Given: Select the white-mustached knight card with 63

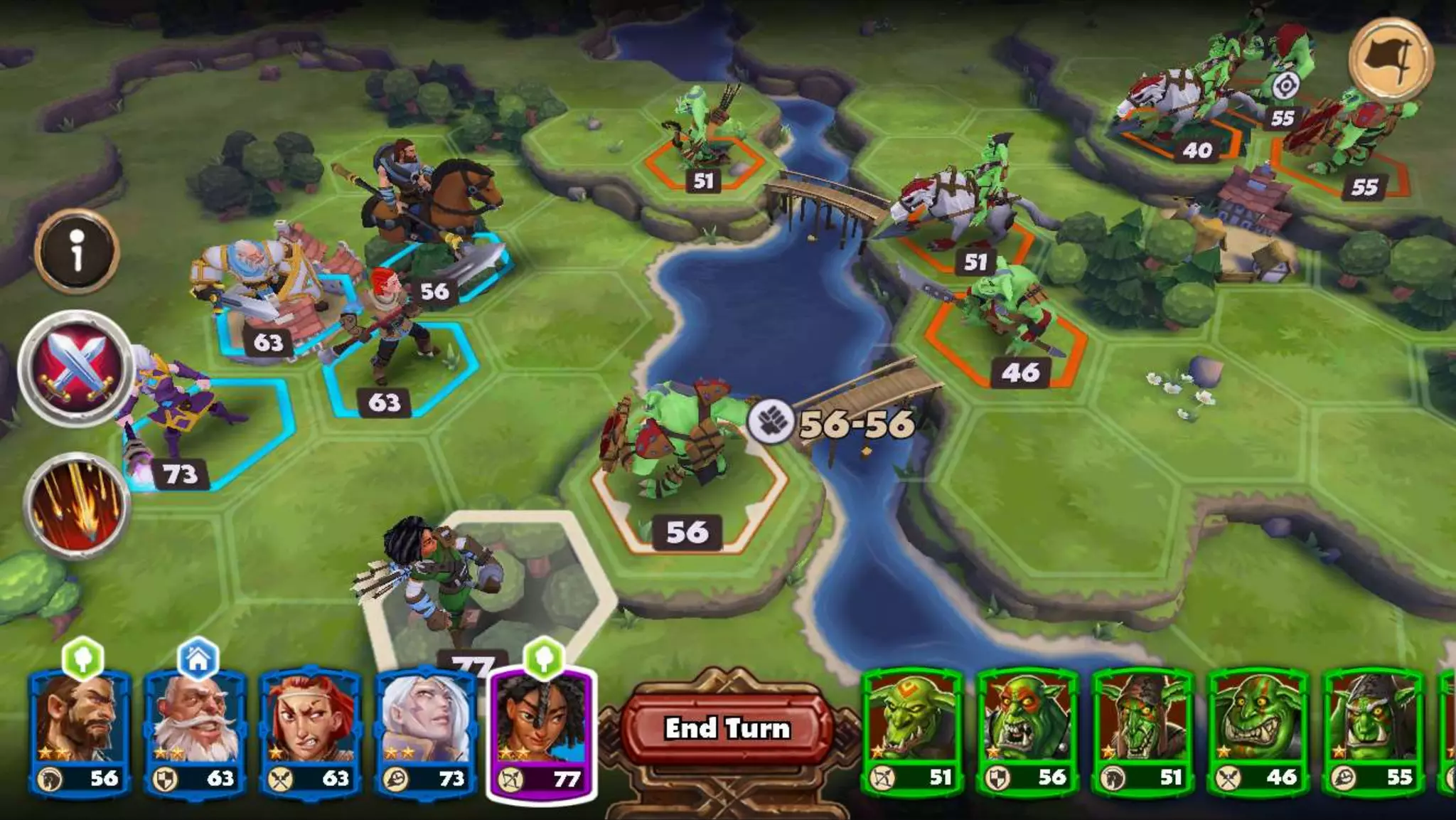Looking at the screenshot, I should click(x=195, y=733).
